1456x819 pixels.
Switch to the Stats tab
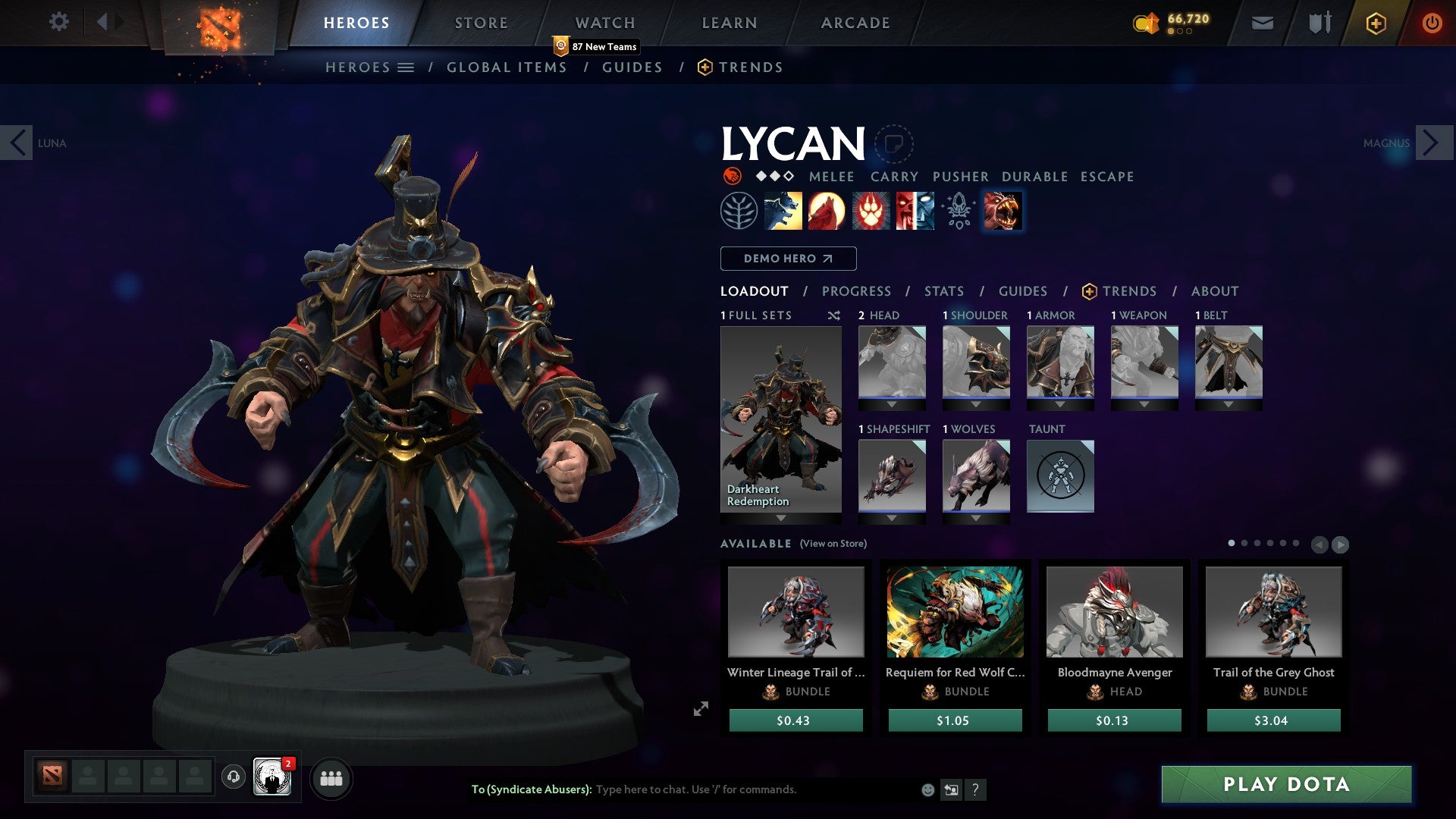tap(943, 291)
